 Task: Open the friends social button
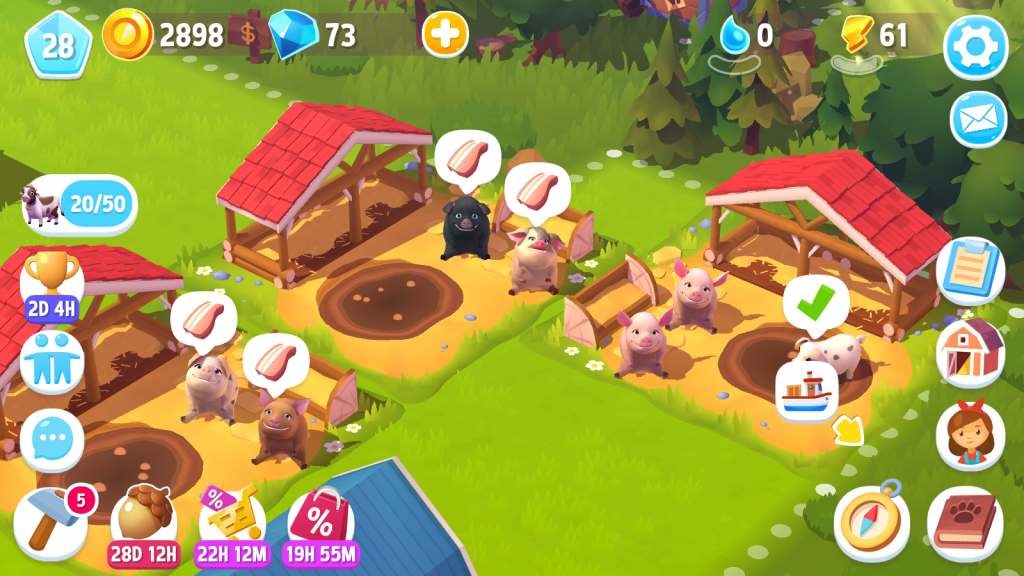tap(51, 361)
